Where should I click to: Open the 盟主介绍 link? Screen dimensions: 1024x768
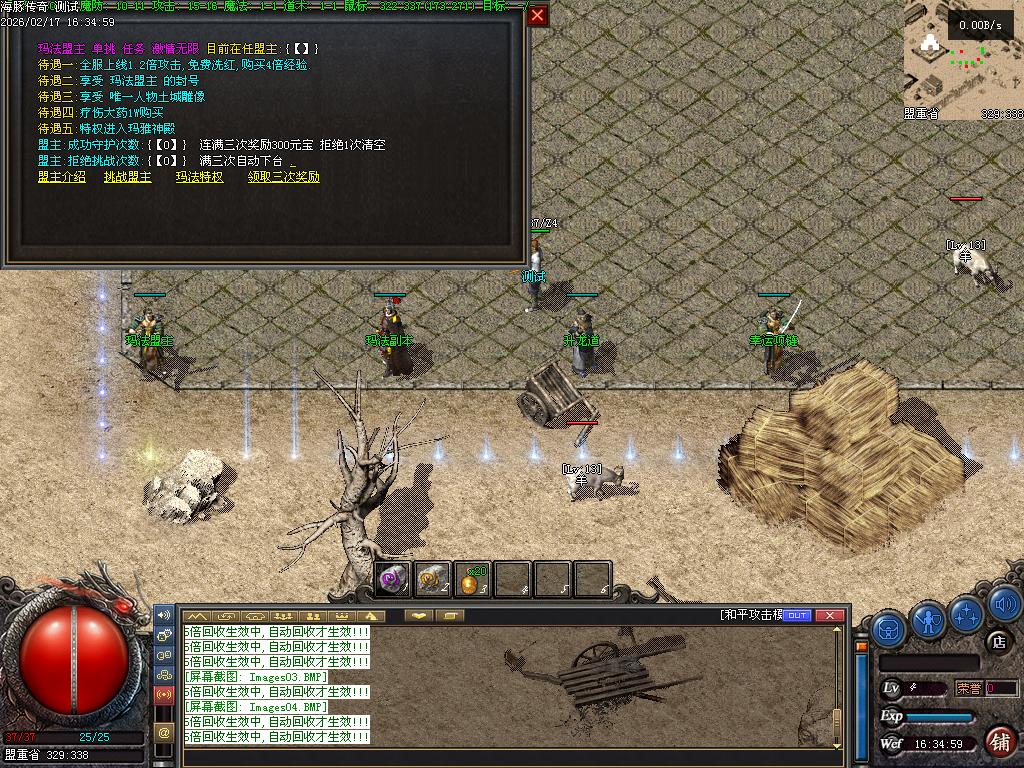coord(62,177)
